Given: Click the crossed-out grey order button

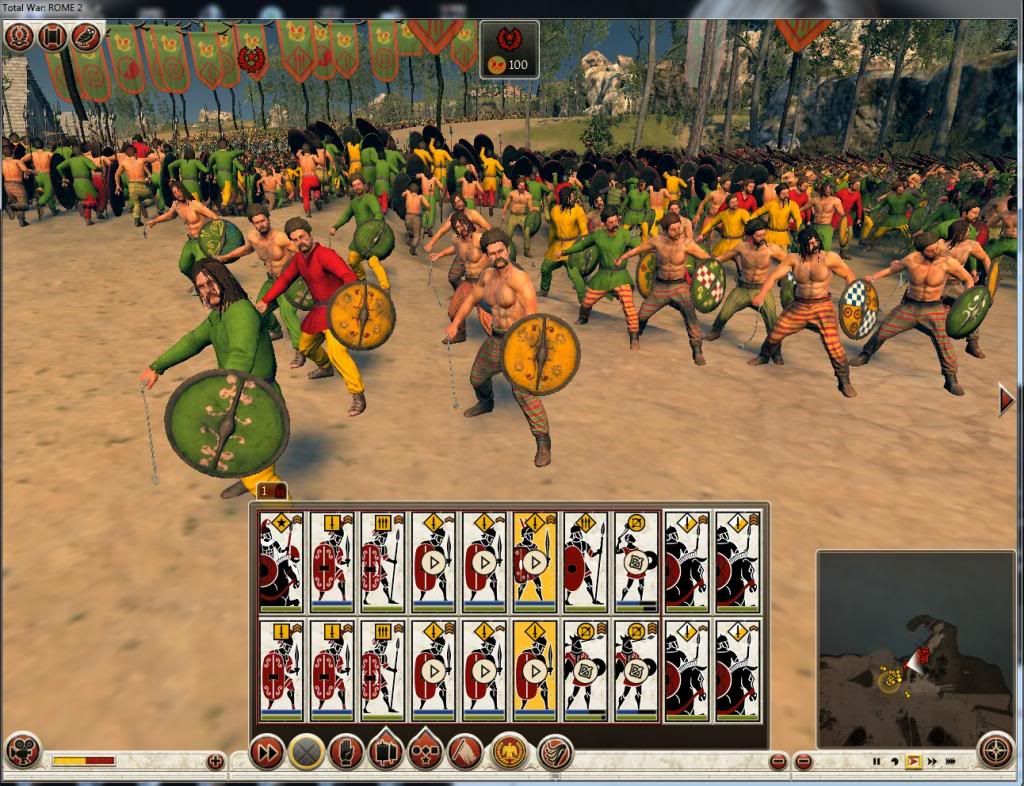Looking at the screenshot, I should pos(306,751).
